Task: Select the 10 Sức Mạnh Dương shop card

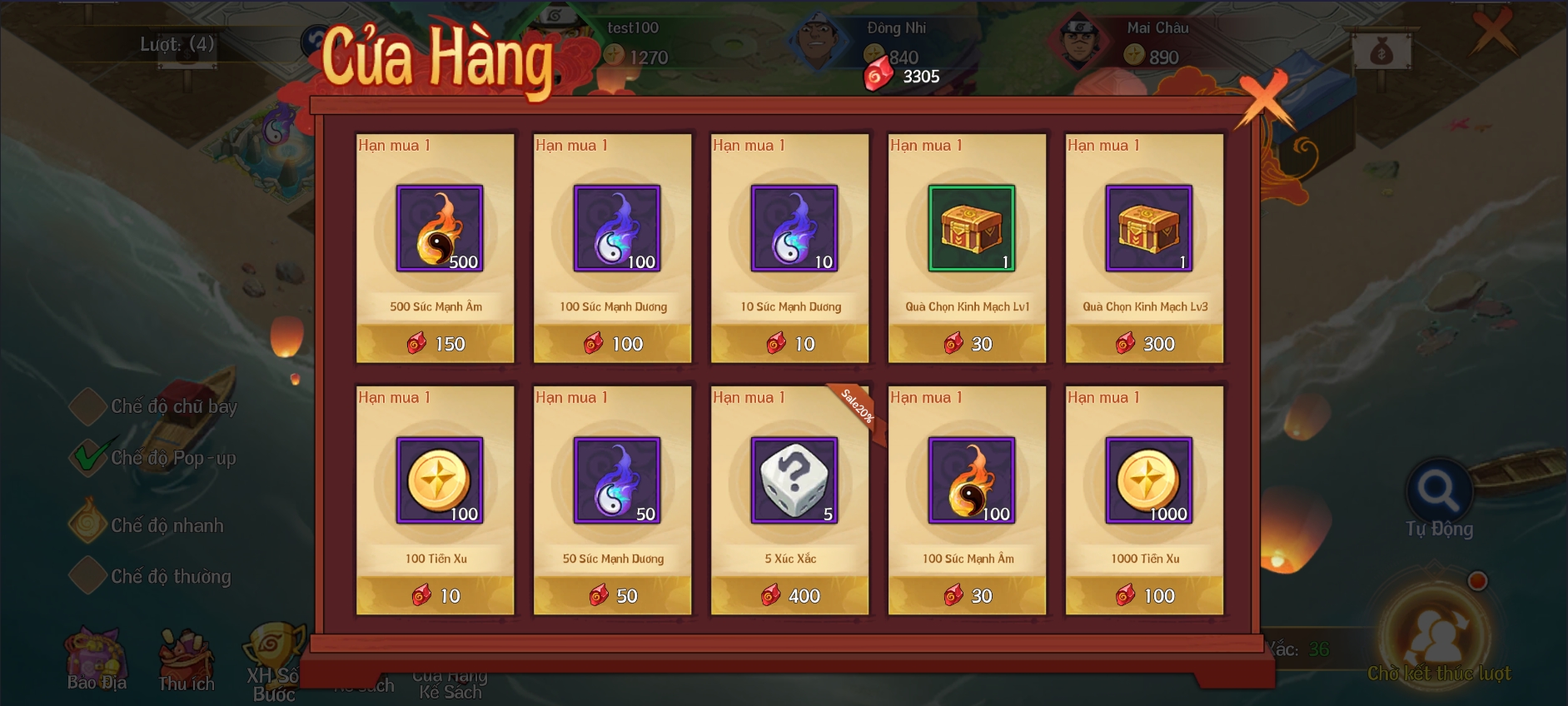Action: tap(790, 248)
